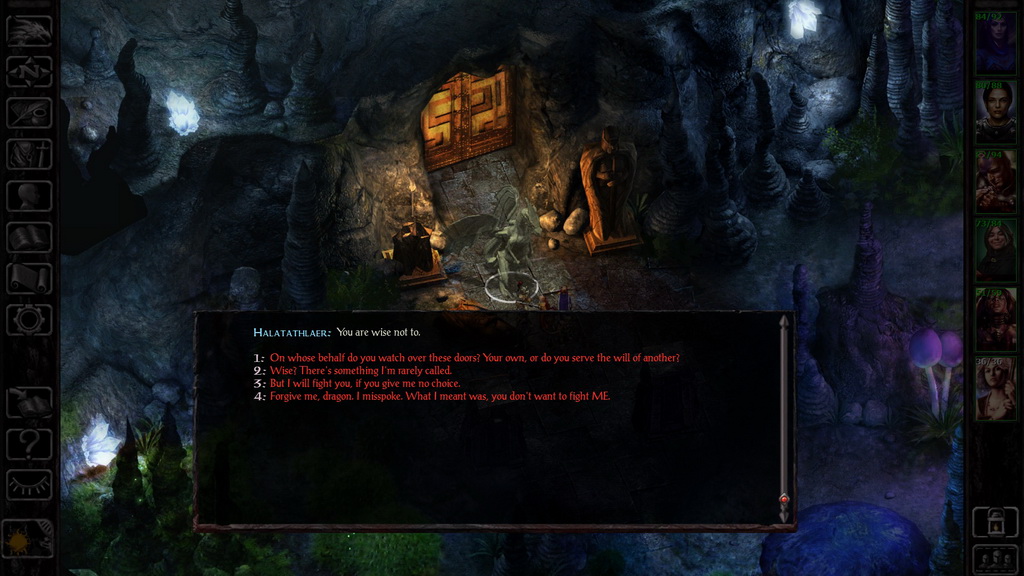
Task: Choose the reply starting "Forgive me, dragon"
Action: (x=439, y=397)
